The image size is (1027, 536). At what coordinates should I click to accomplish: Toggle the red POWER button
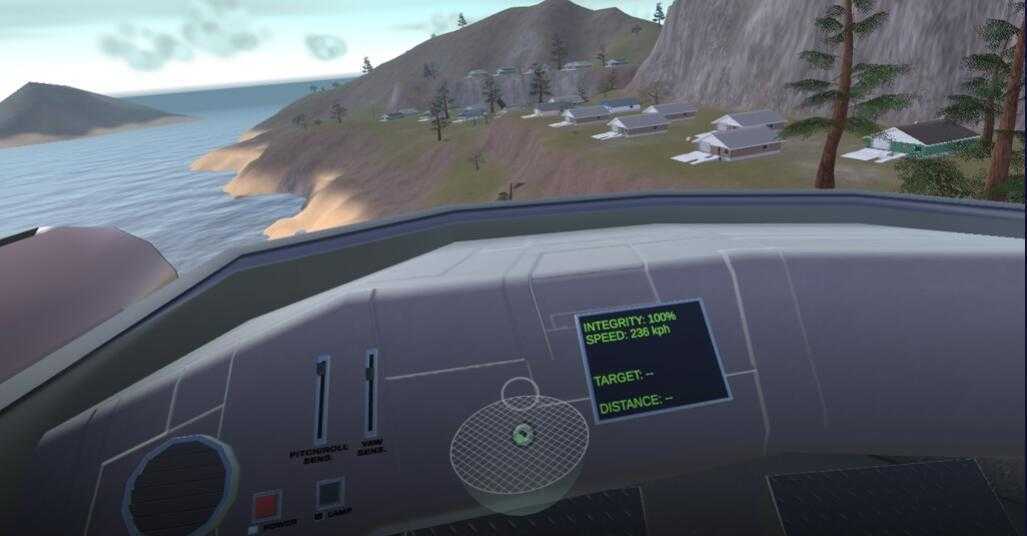click(x=266, y=504)
